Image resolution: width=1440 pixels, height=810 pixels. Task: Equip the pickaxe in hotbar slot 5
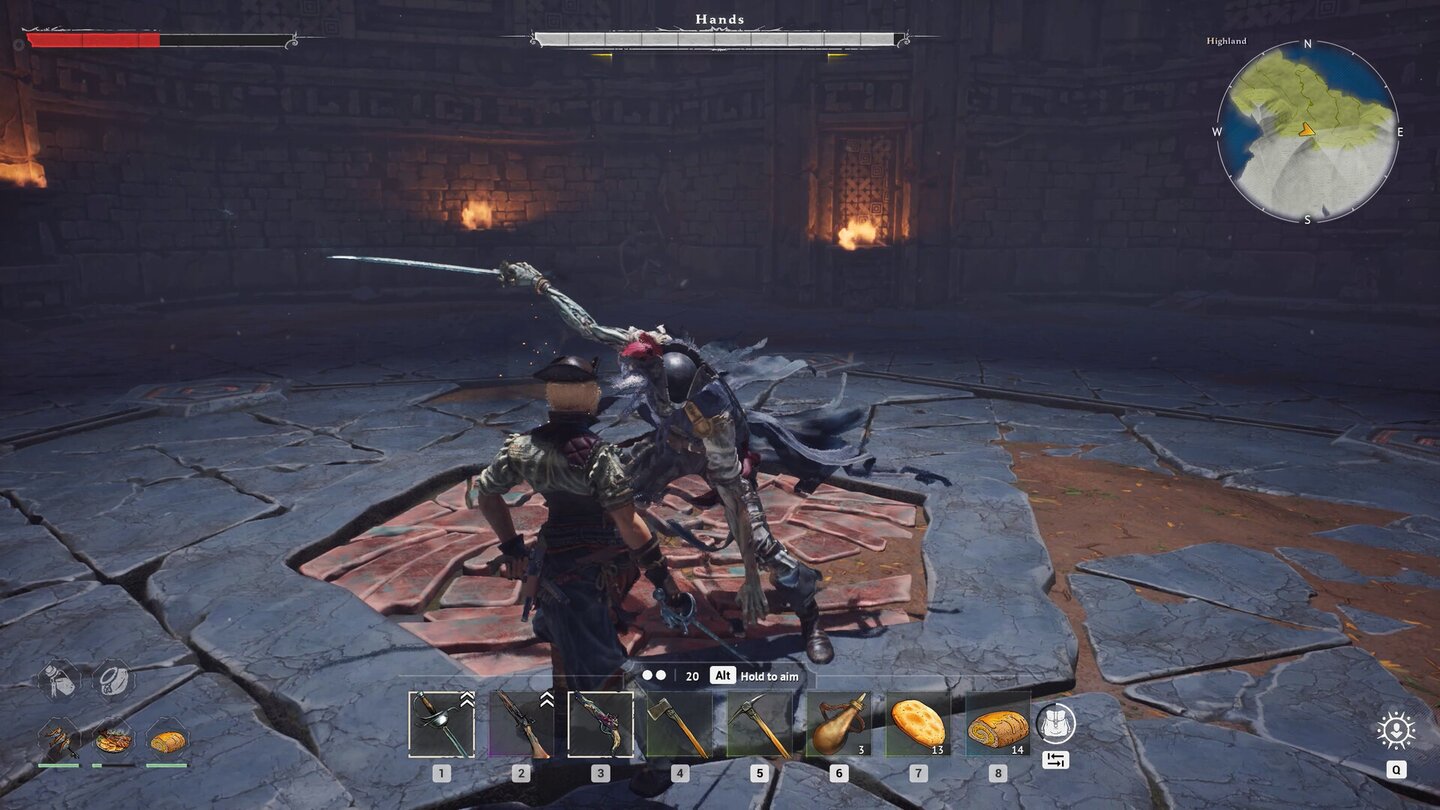click(759, 723)
